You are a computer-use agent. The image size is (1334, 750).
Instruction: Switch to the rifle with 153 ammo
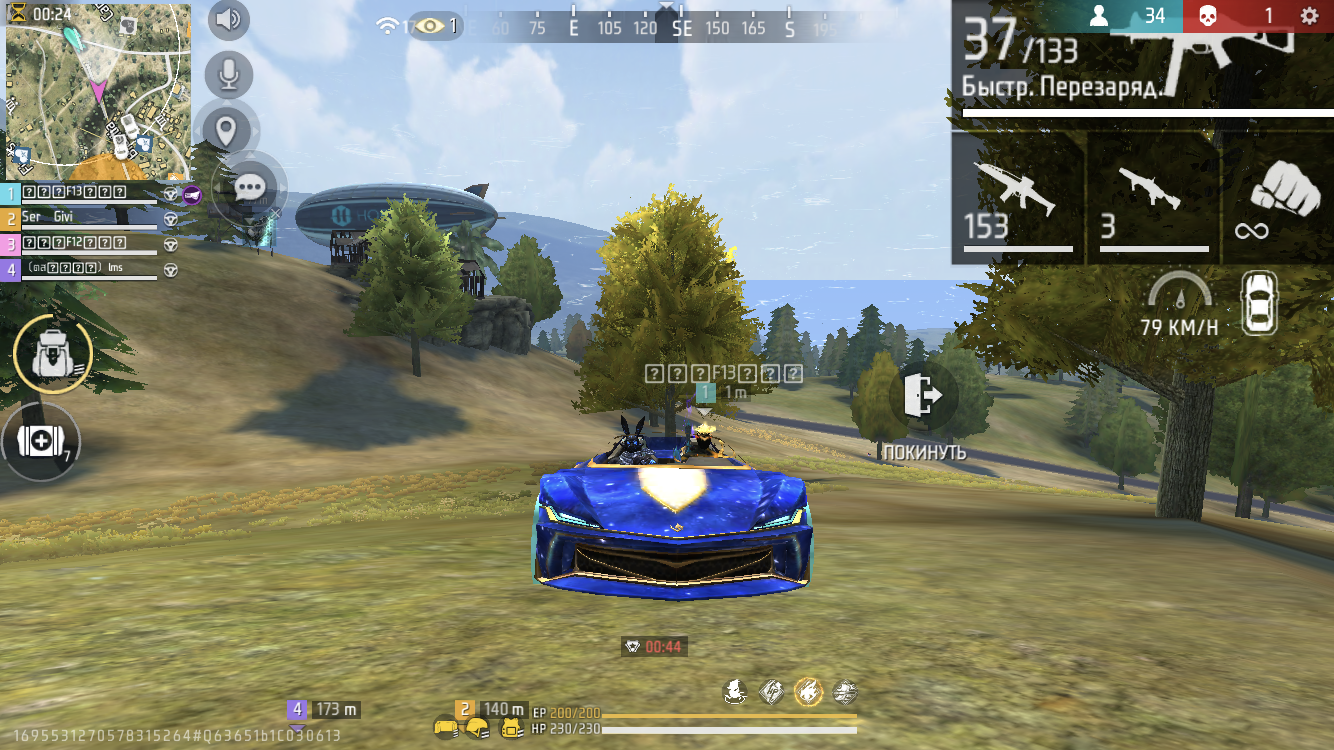tap(1018, 198)
